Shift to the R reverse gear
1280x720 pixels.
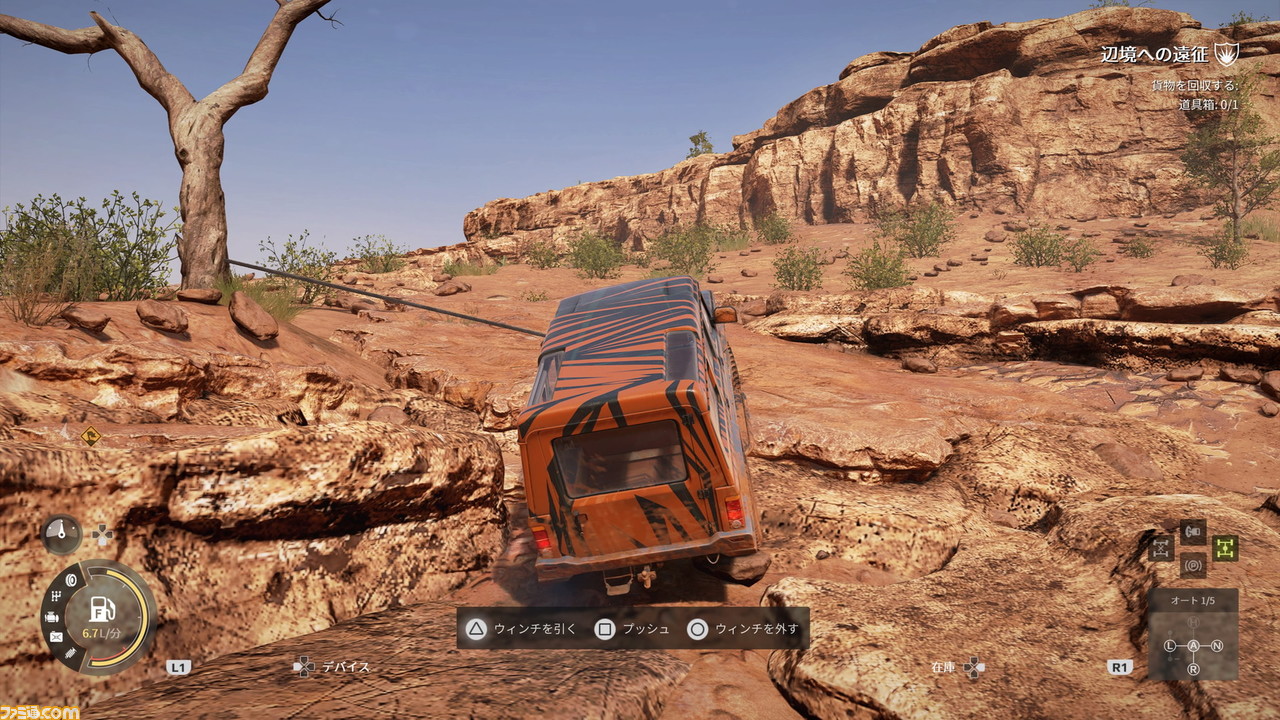click(x=1193, y=669)
